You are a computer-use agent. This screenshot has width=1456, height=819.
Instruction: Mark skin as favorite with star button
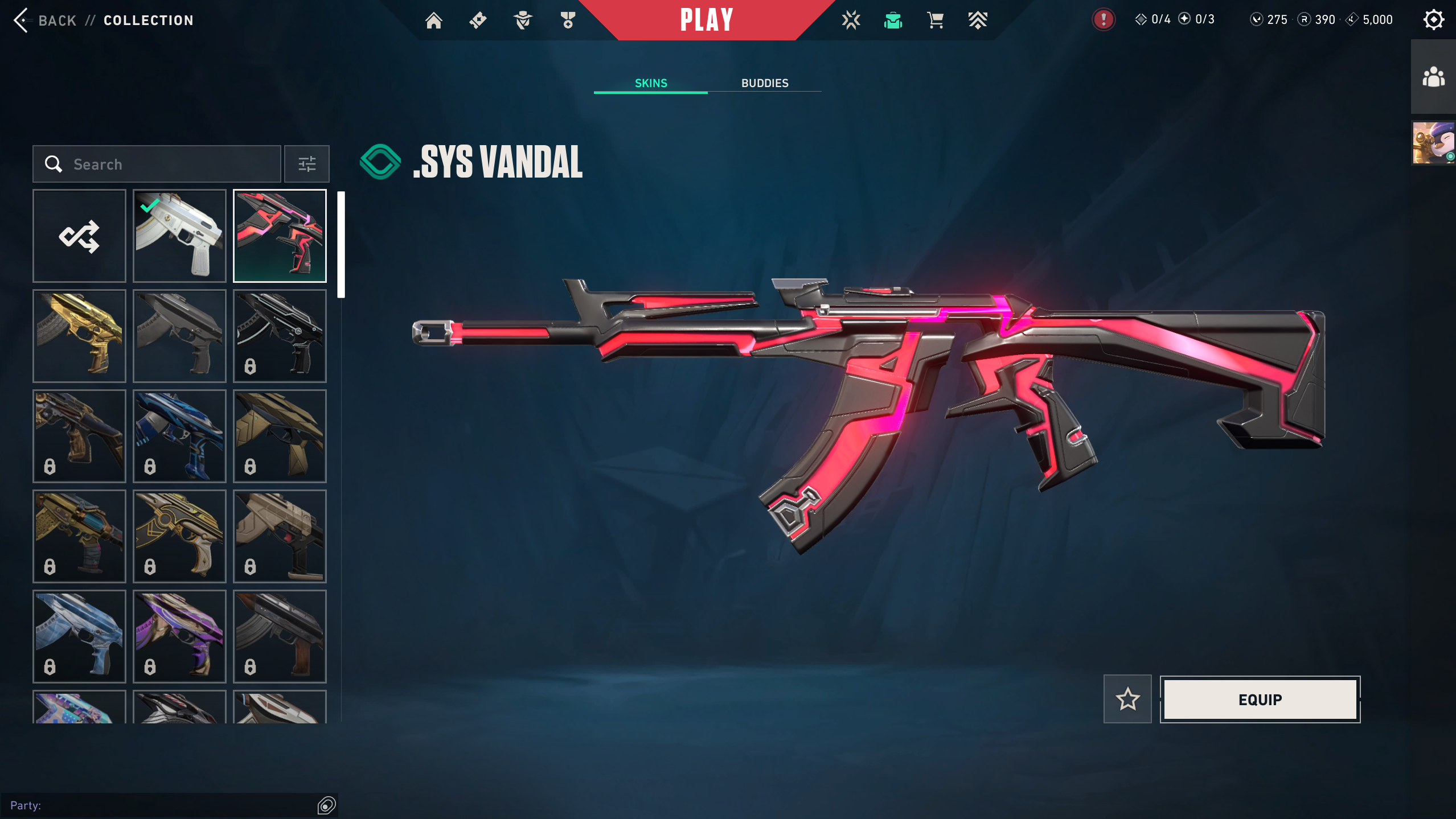coord(1127,699)
